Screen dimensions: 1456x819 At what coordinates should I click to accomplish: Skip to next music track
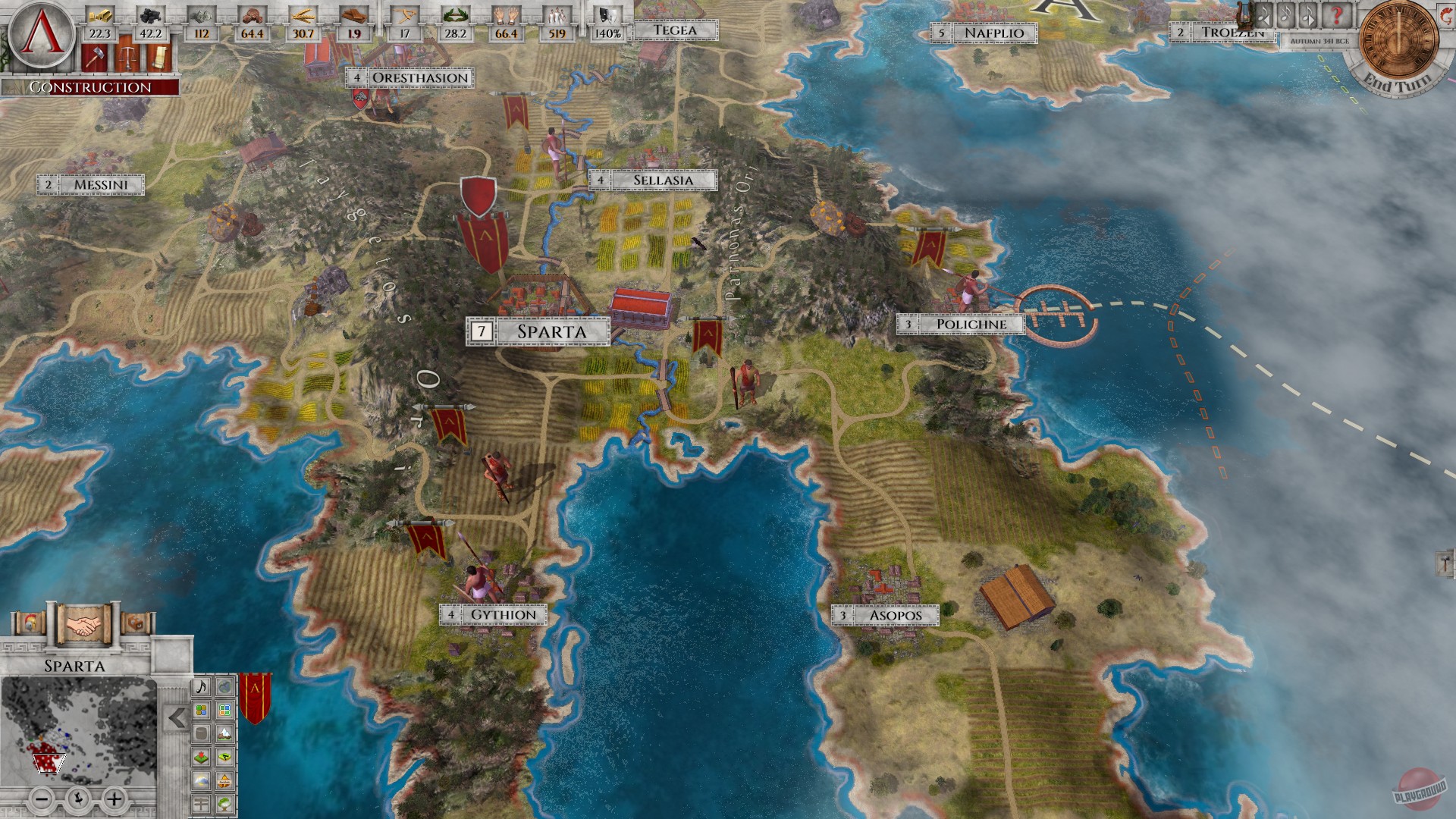(1309, 16)
